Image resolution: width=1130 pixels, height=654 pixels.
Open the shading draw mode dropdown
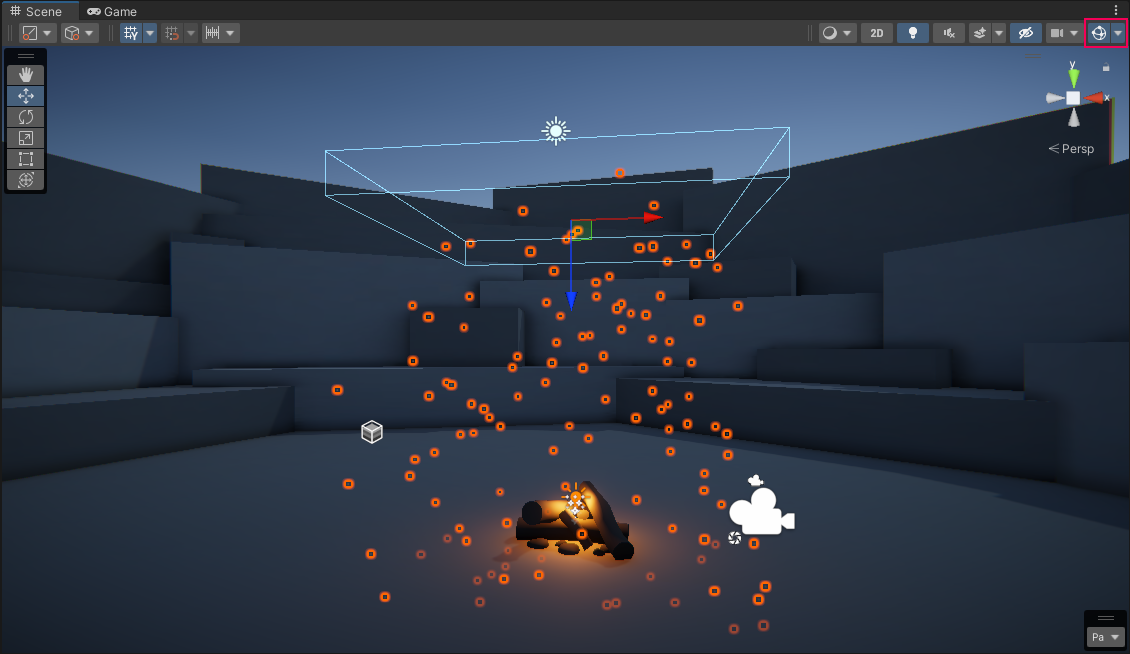click(x=837, y=33)
